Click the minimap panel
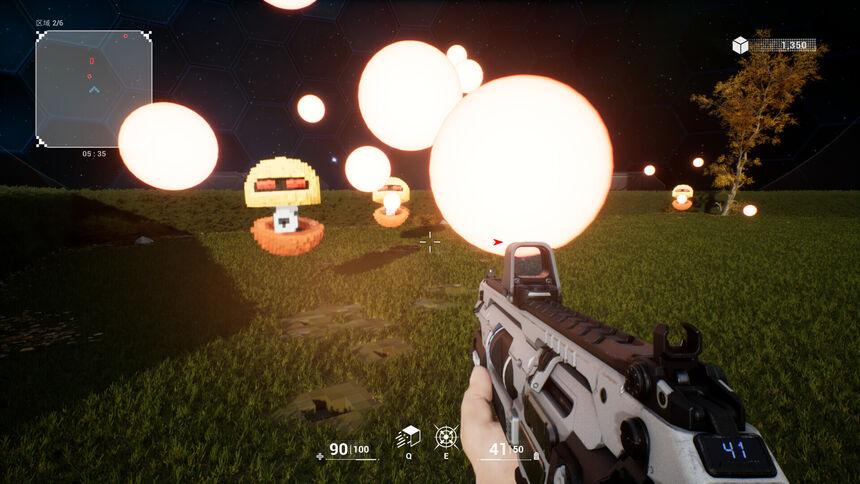The image size is (860, 484). pyautogui.click(x=94, y=89)
